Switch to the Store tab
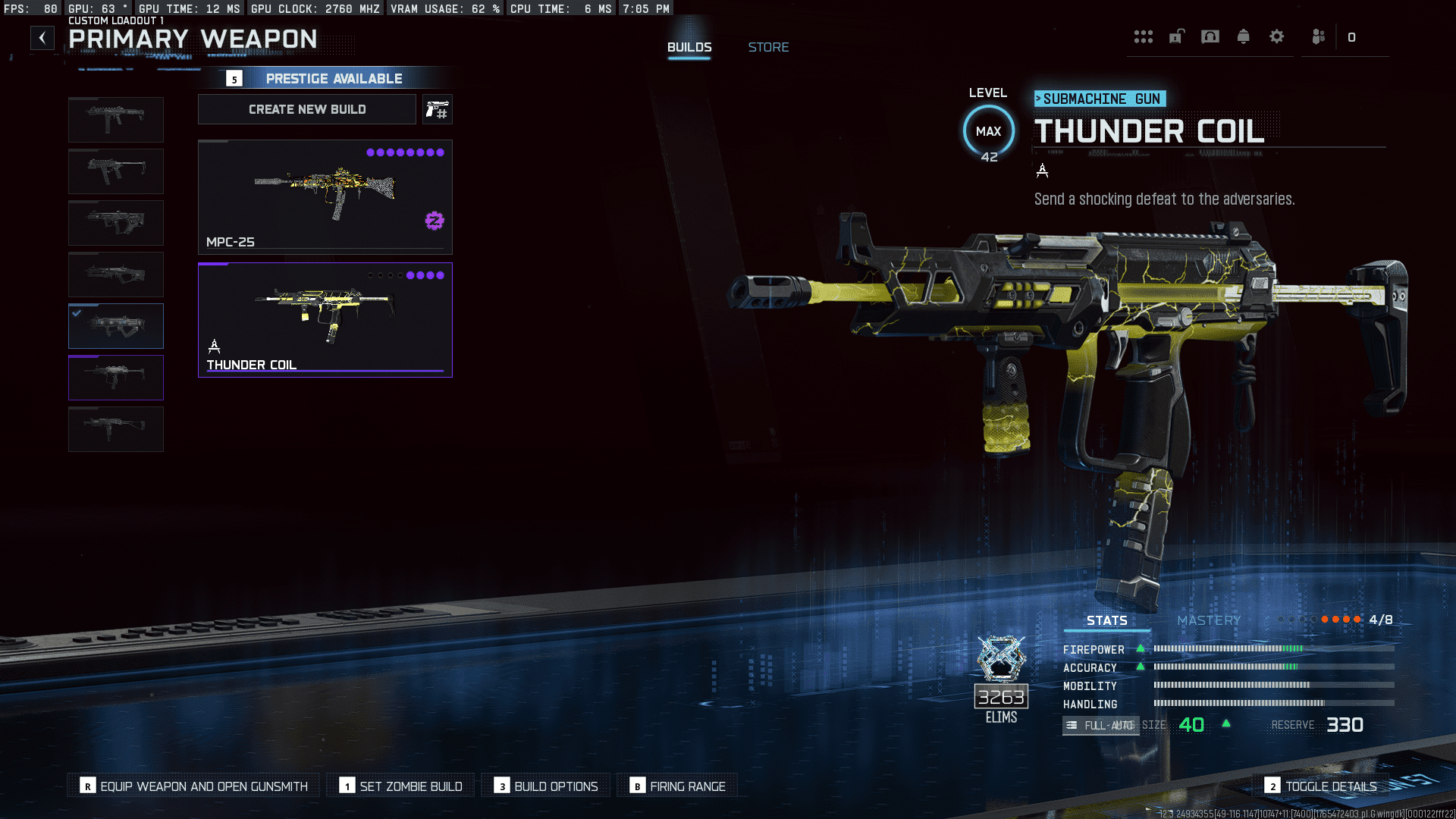This screenshot has width=1456, height=819. pos(768,47)
